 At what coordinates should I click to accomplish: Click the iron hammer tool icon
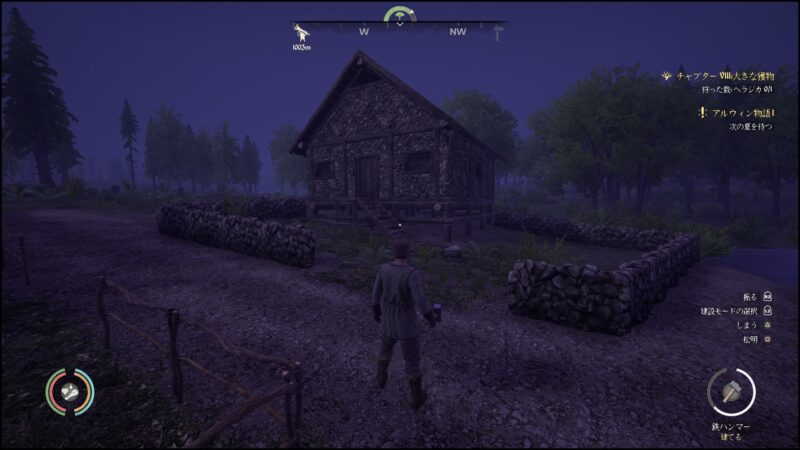coord(731,392)
